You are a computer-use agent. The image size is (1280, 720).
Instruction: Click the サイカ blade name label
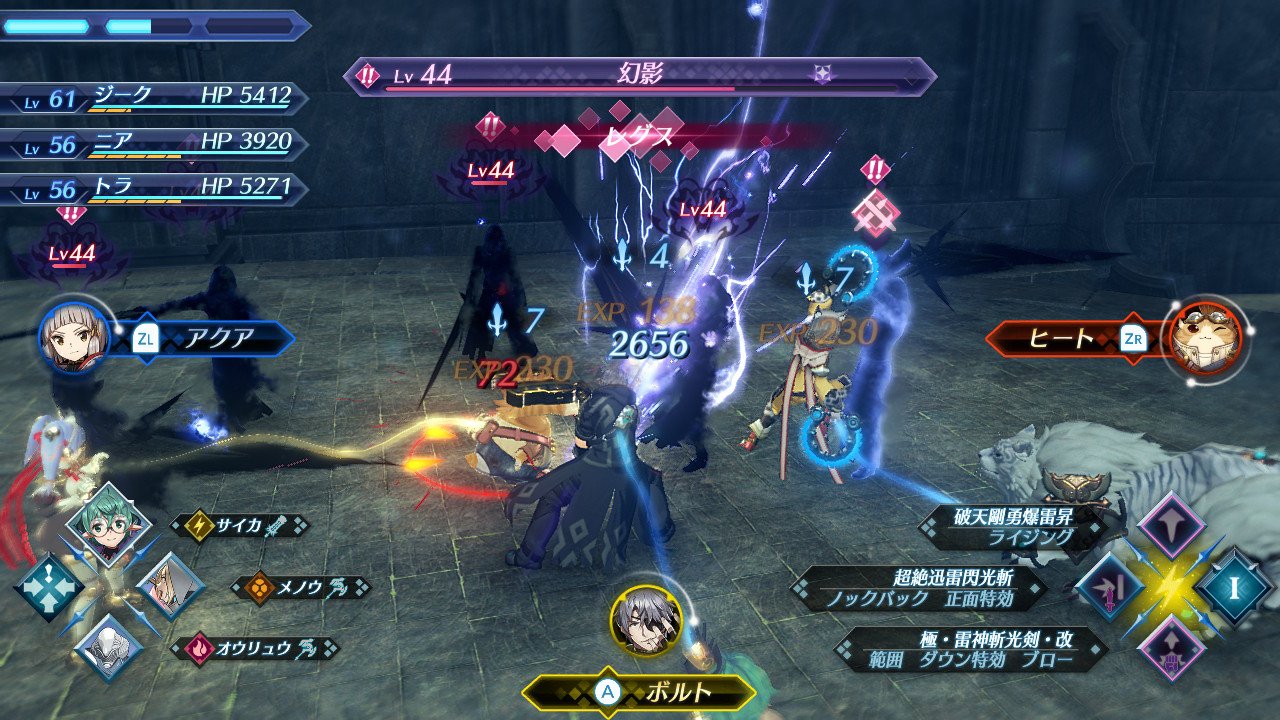point(240,525)
